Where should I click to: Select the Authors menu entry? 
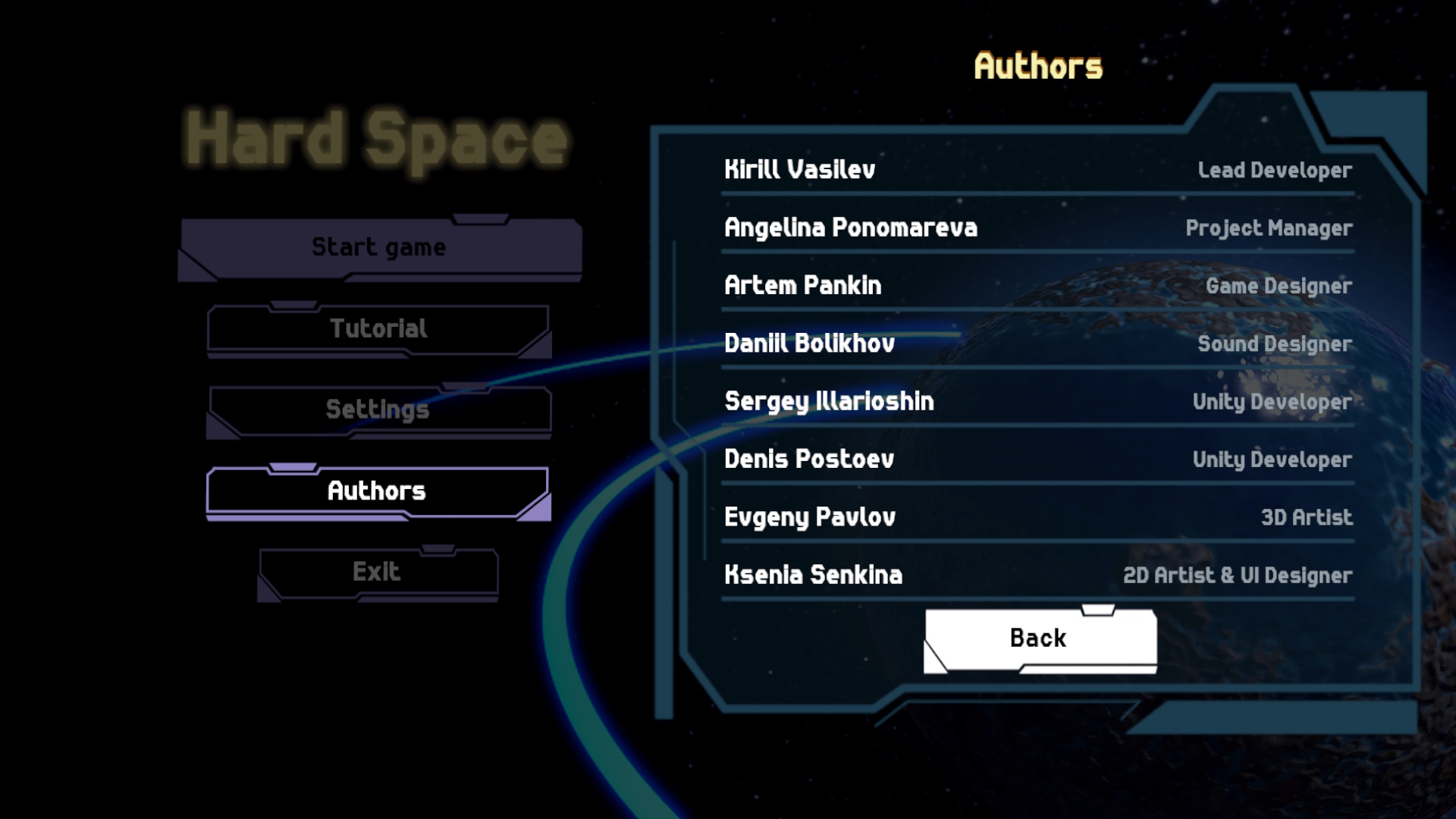tap(375, 491)
